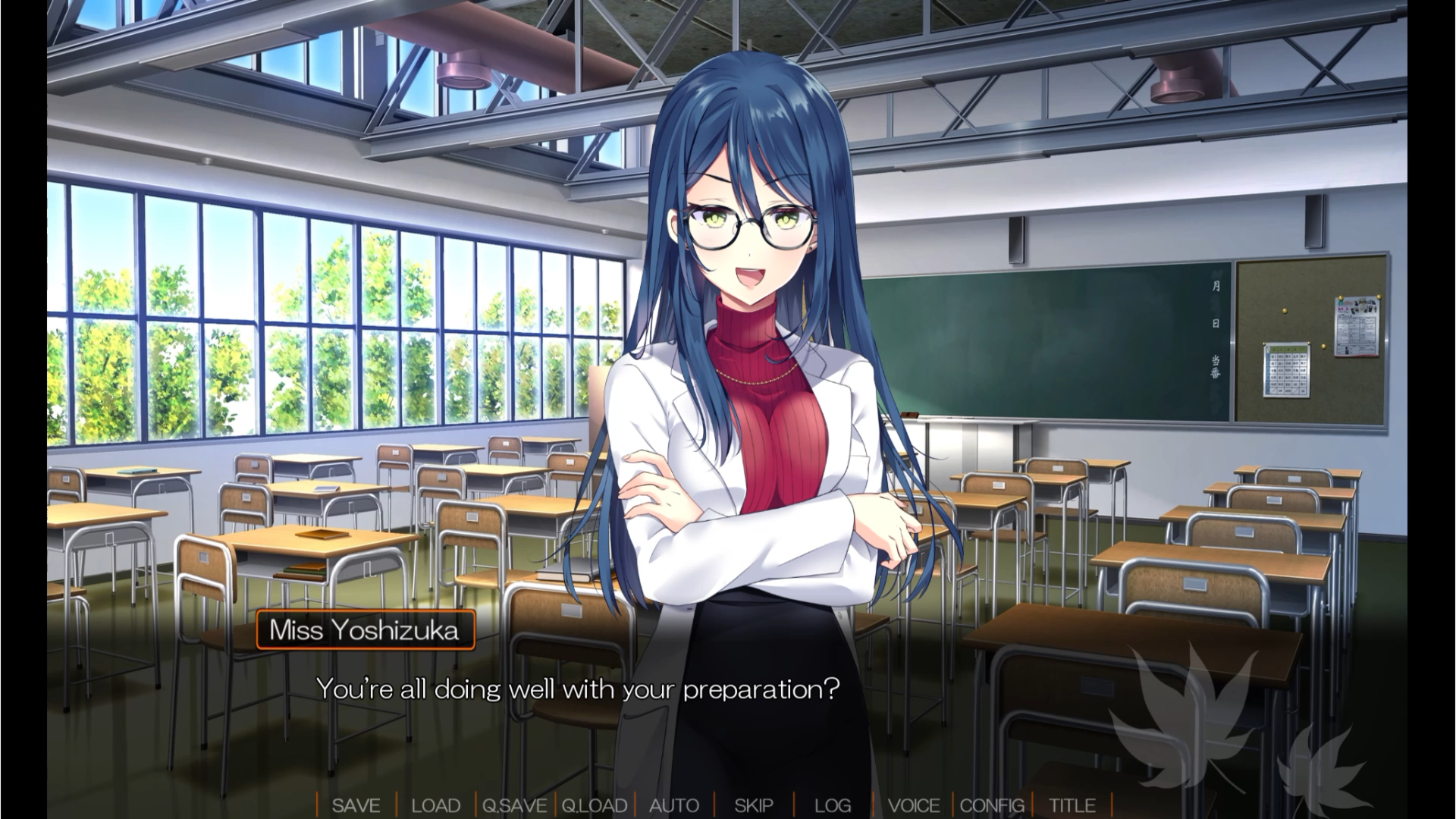Screen dimensions: 1456x819
Task: Open the LOAD menu
Action: coord(435,805)
